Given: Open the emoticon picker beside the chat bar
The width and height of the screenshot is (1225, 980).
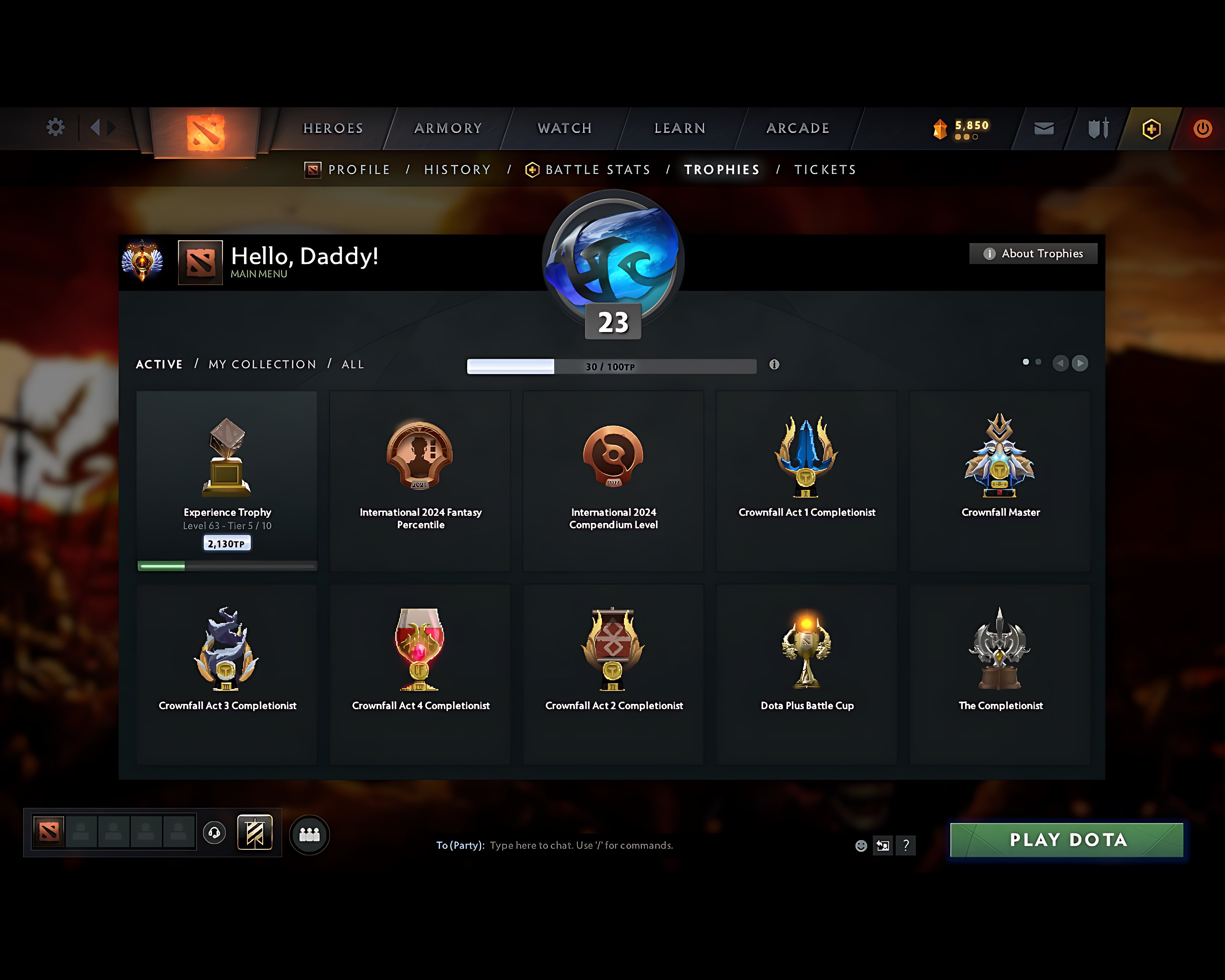Looking at the screenshot, I should [x=861, y=845].
